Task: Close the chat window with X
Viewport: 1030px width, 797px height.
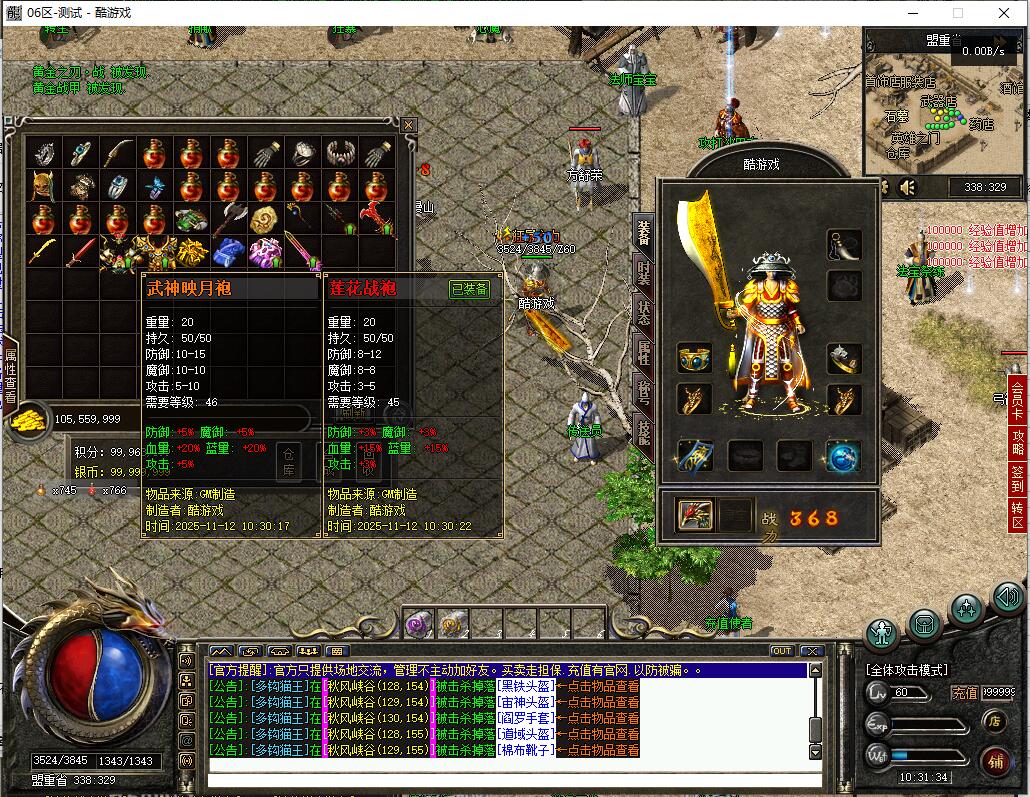Action: pos(812,651)
